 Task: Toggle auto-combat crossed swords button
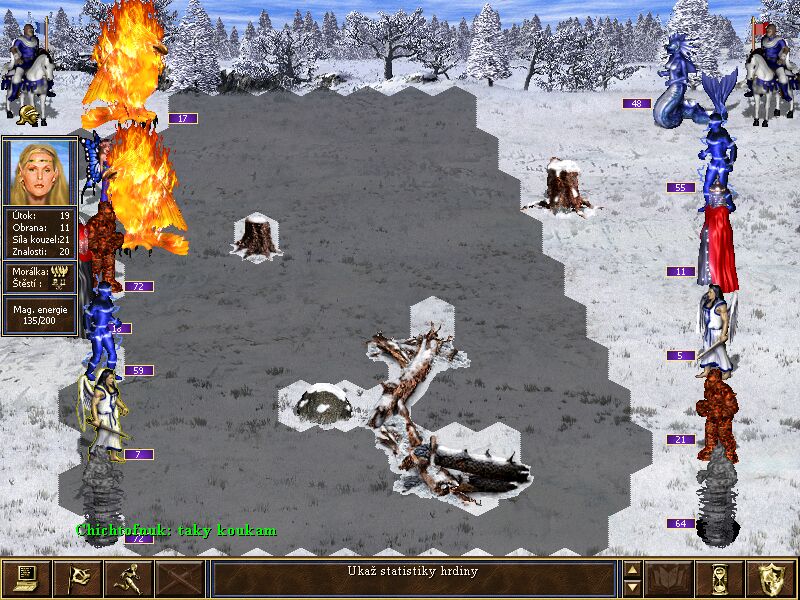[x=179, y=578]
